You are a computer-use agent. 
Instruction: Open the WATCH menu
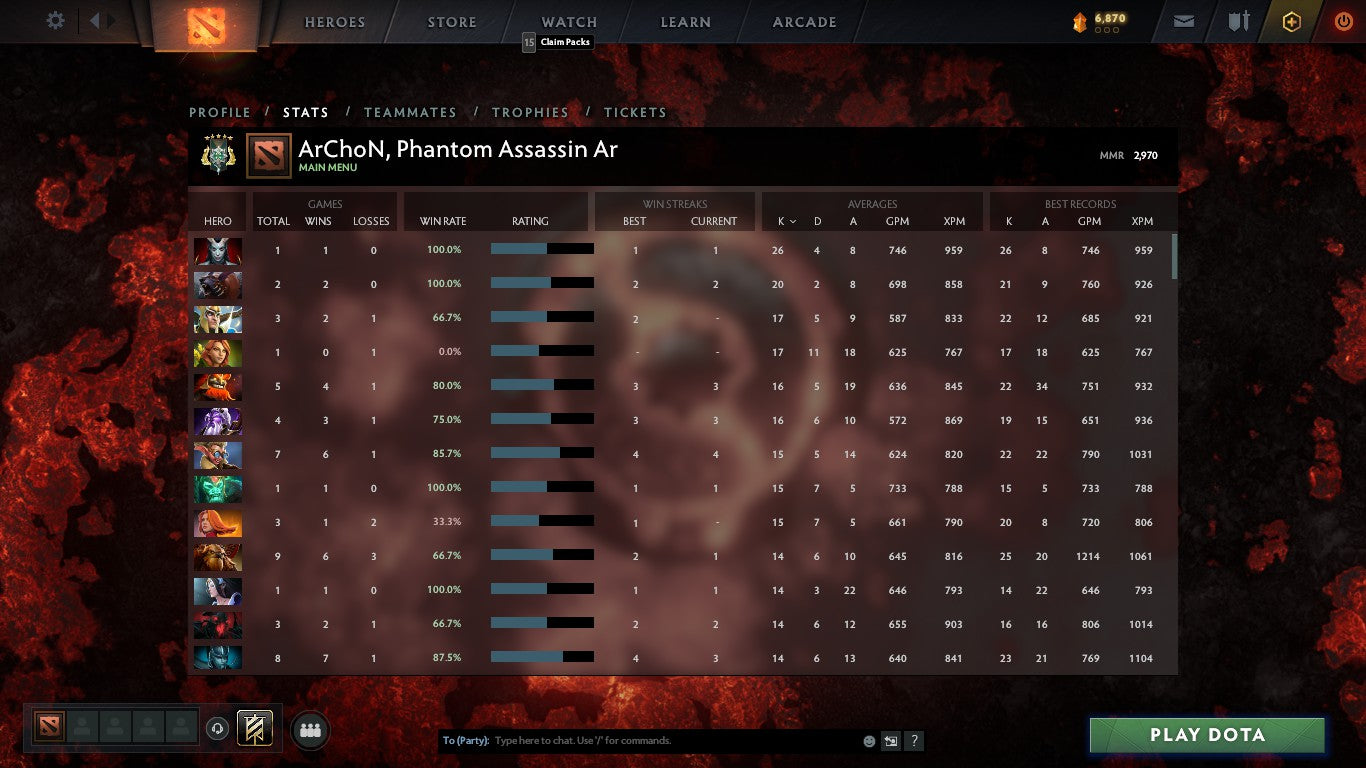568,21
